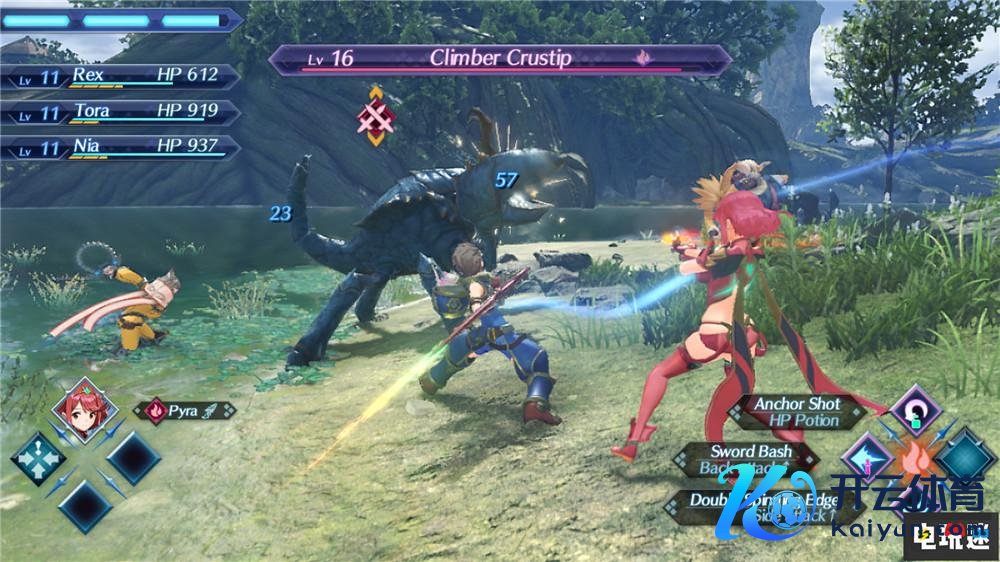Select Nia in the party list

point(121,147)
